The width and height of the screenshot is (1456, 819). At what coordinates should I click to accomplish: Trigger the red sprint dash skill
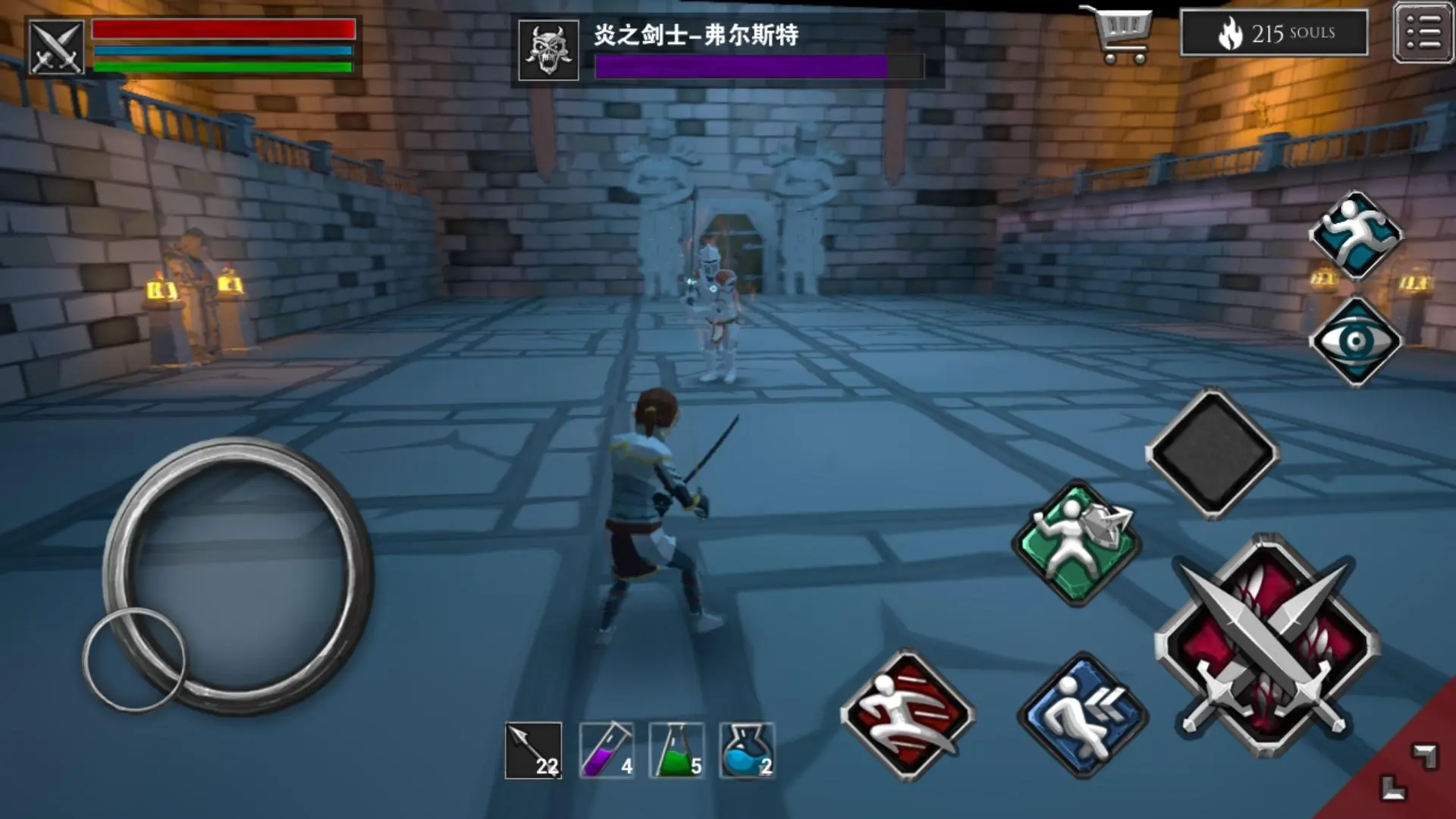click(x=907, y=714)
